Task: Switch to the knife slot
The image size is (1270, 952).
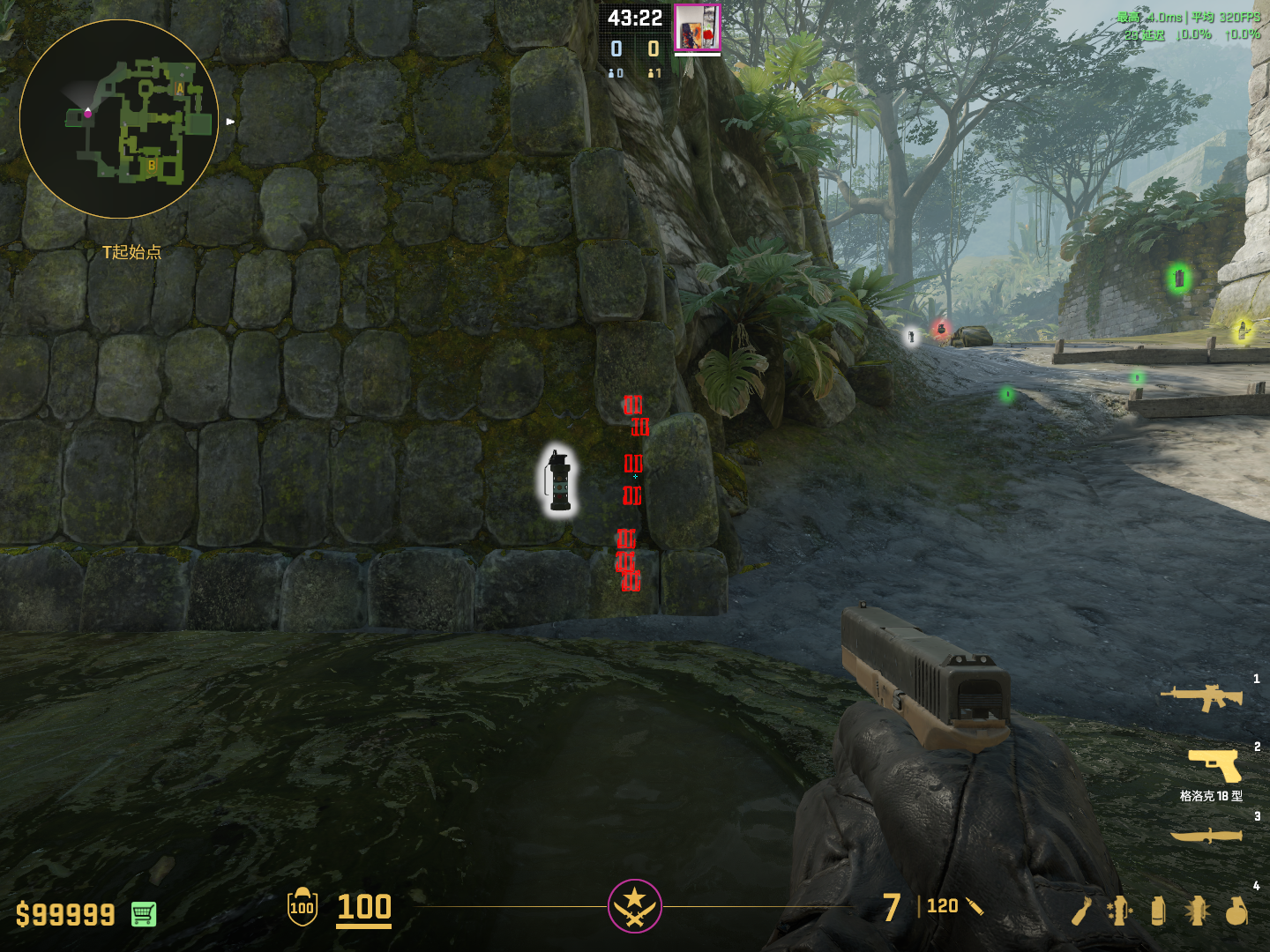Action: coord(1206,836)
